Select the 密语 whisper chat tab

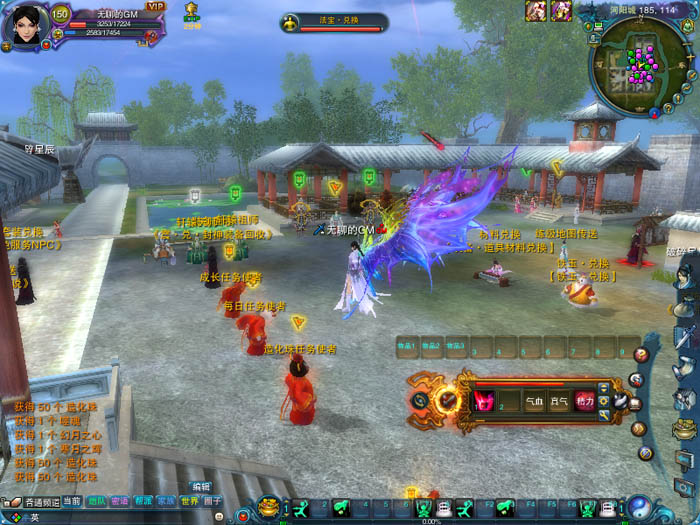(x=120, y=501)
